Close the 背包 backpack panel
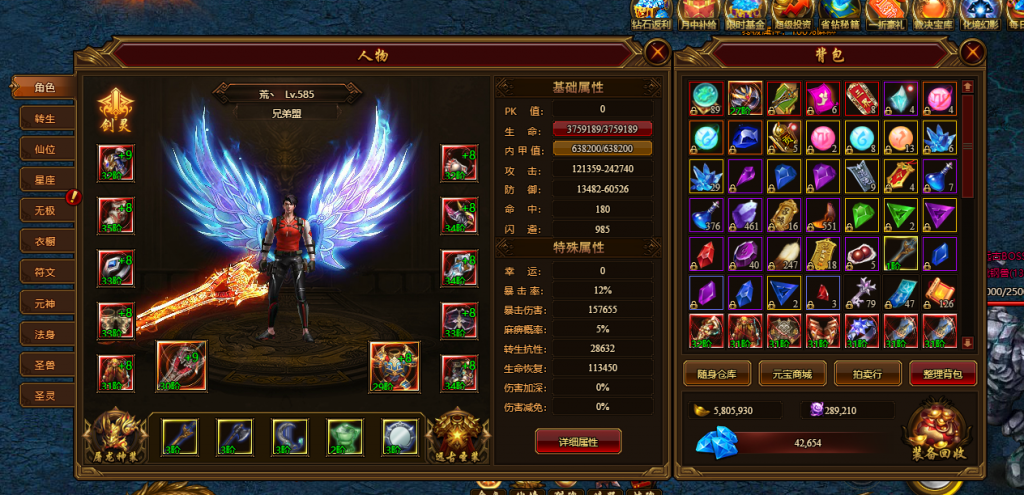The height and width of the screenshot is (495, 1024). 970,53
